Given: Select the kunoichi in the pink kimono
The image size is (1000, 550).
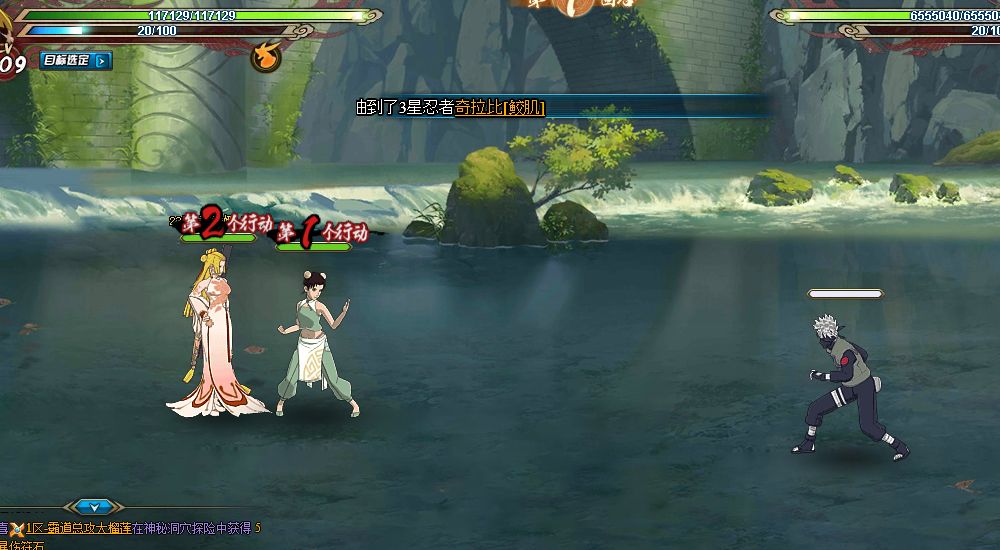Looking at the screenshot, I should tap(214, 340).
